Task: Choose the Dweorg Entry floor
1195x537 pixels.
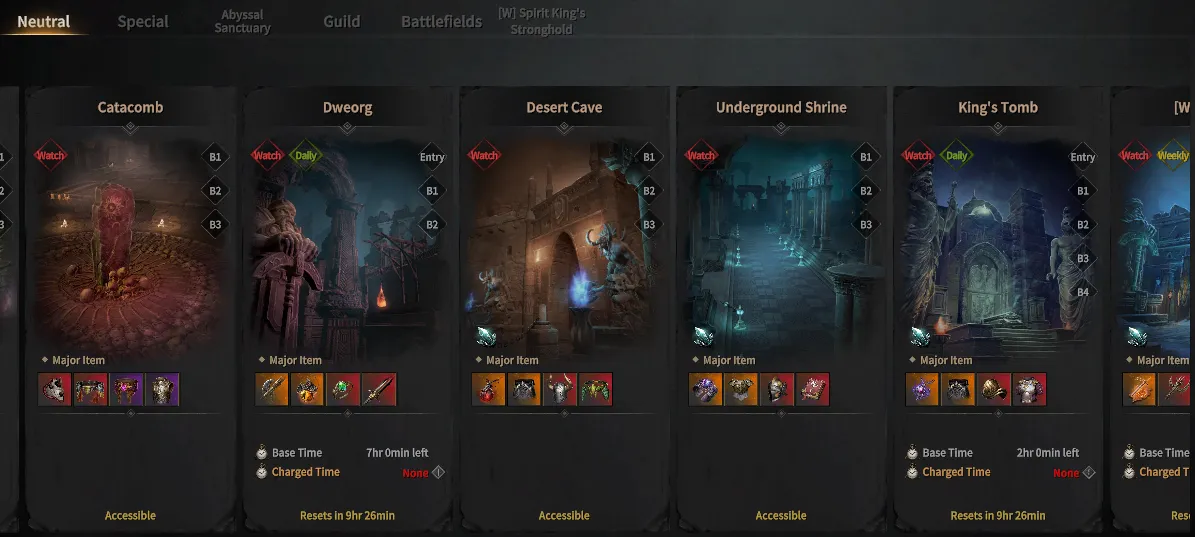Action: tap(432, 157)
